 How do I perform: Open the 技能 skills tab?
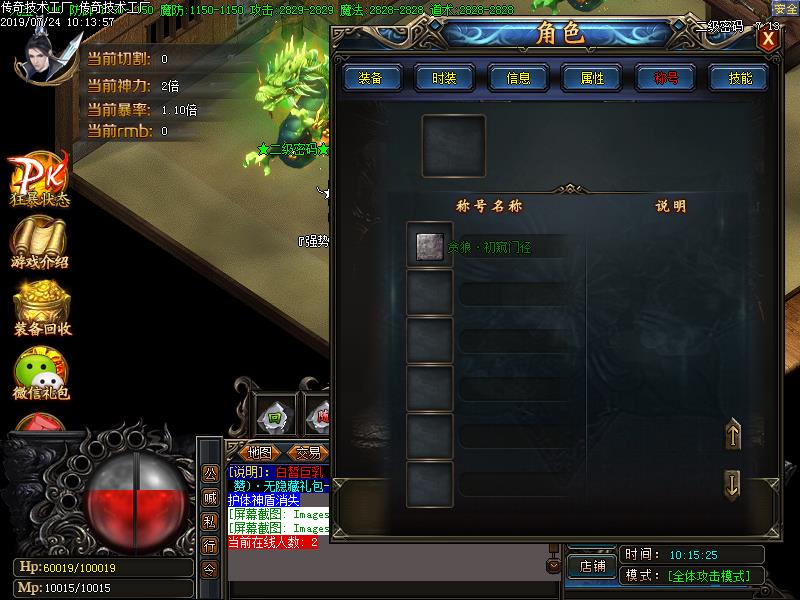click(740, 78)
